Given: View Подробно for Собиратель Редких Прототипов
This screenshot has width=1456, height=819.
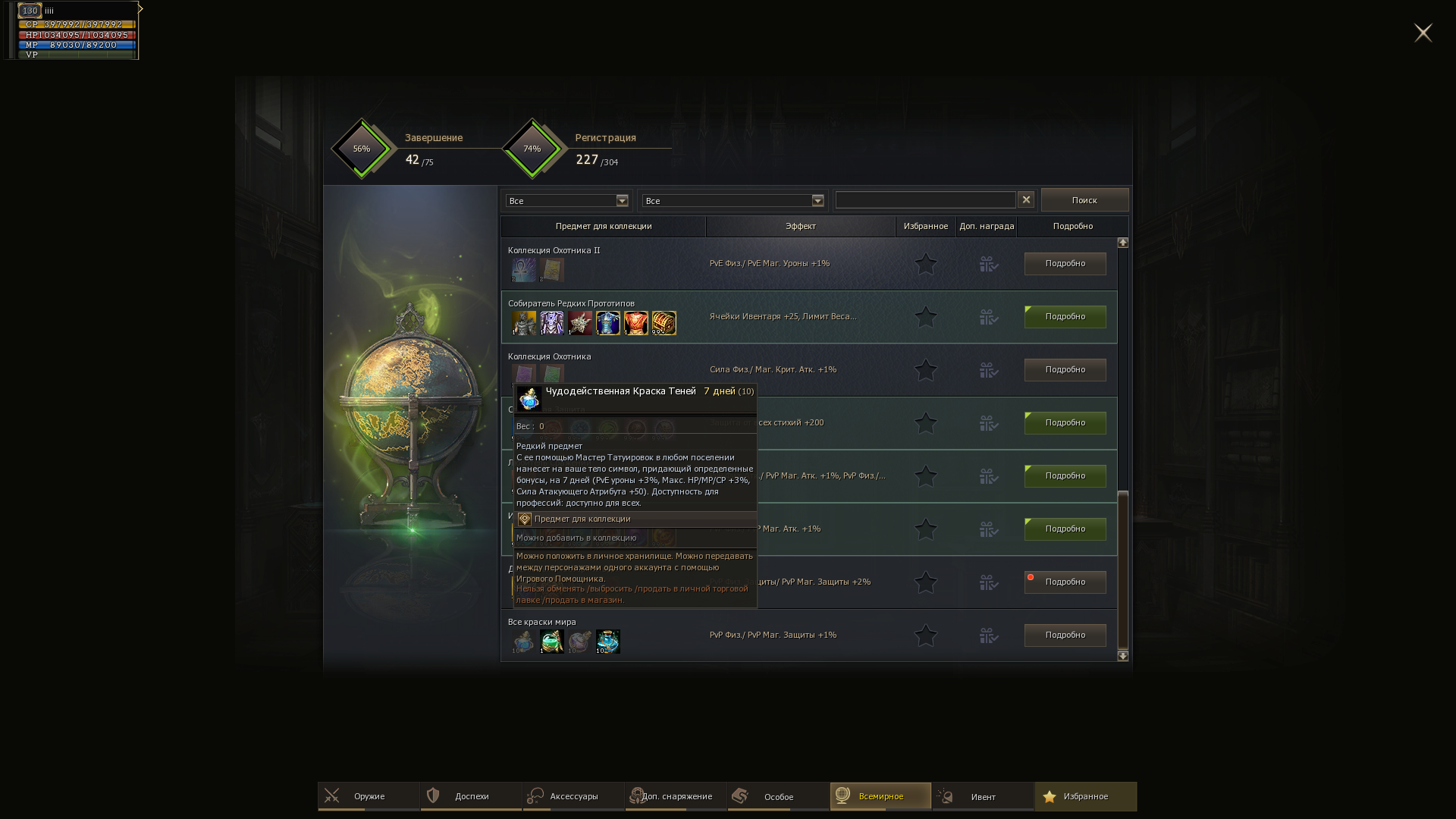Looking at the screenshot, I should click(x=1065, y=317).
